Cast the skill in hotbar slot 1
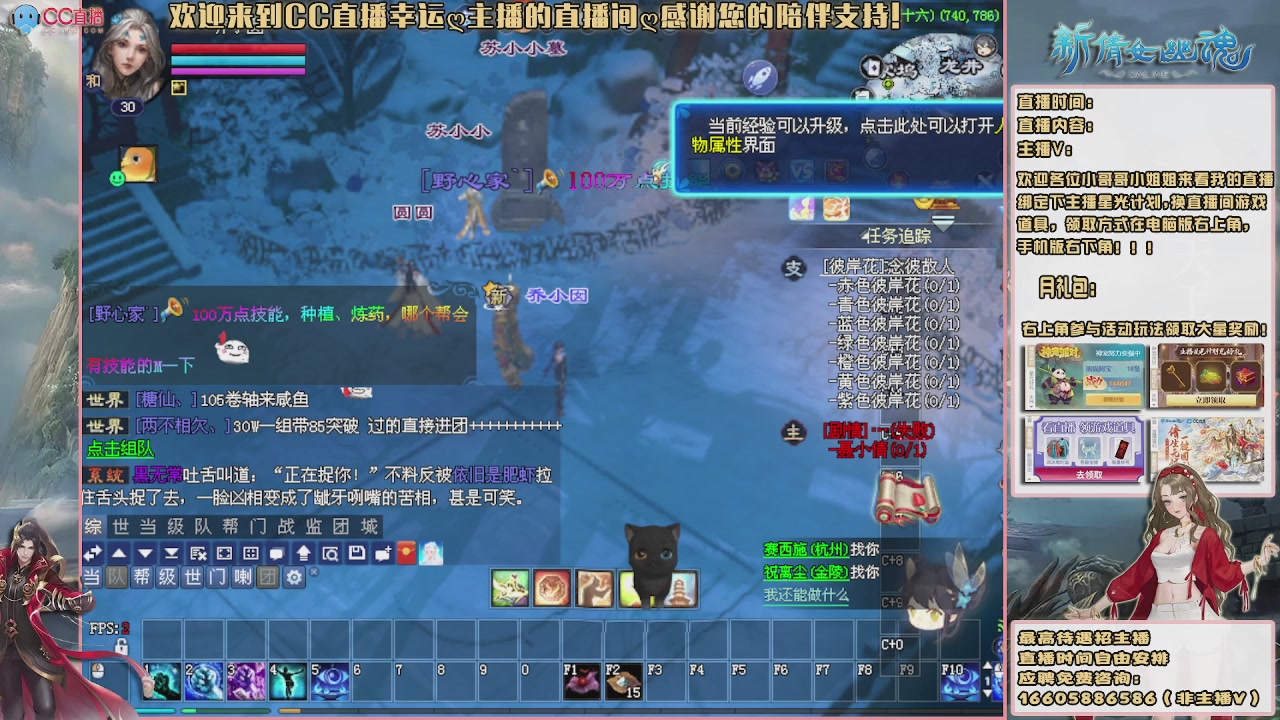Viewport: 1280px width, 720px height. pos(162,680)
